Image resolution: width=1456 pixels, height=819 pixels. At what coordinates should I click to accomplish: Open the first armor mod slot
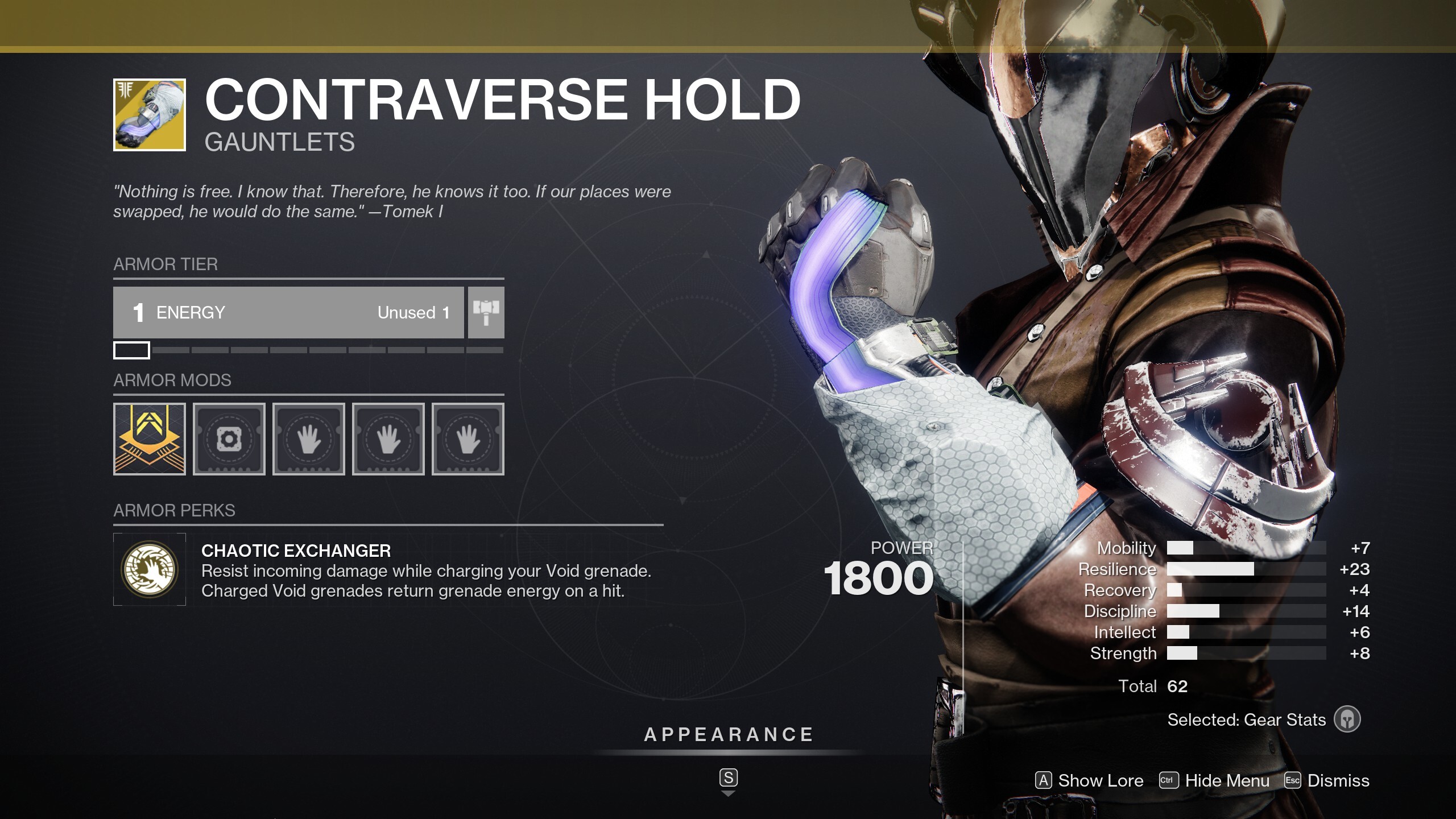149,440
